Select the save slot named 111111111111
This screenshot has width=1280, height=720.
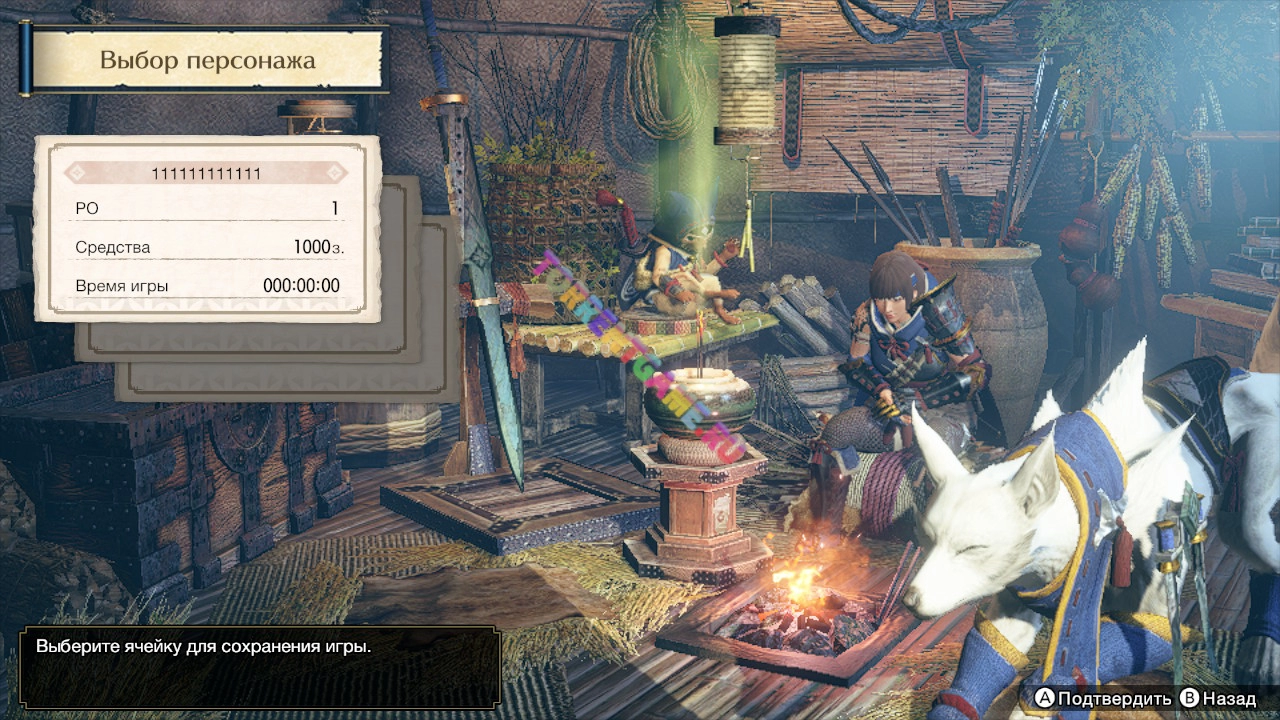207,229
